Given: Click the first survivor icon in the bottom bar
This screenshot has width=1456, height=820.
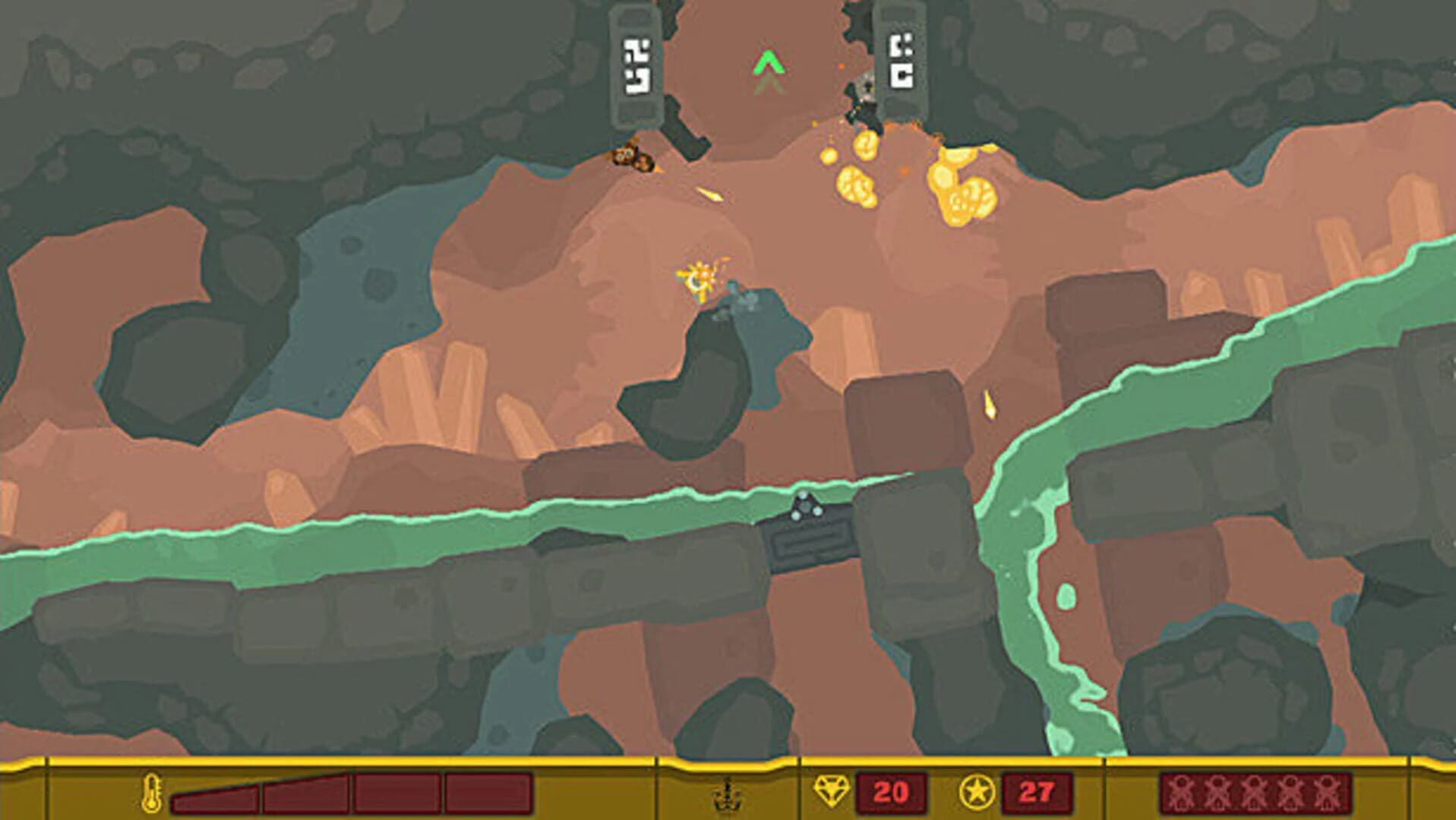Looking at the screenshot, I should click(1183, 792).
